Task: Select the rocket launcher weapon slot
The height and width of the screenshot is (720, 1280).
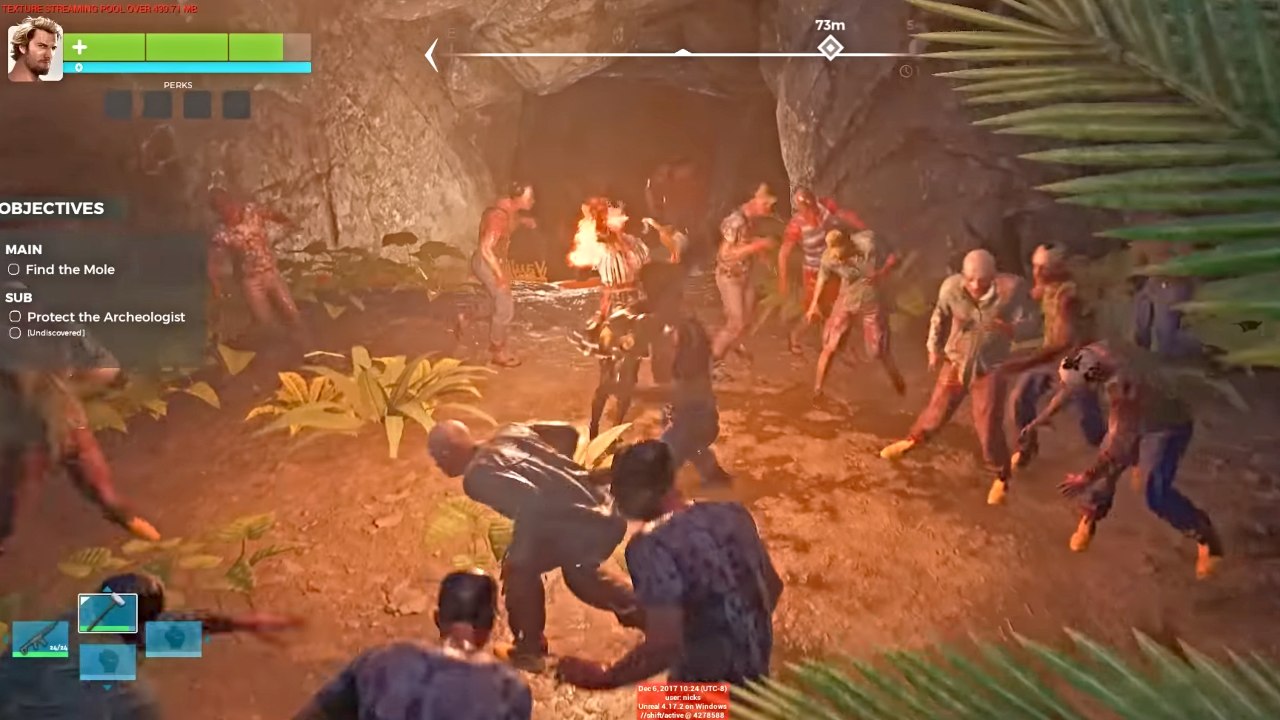Action: pos(41,638)
